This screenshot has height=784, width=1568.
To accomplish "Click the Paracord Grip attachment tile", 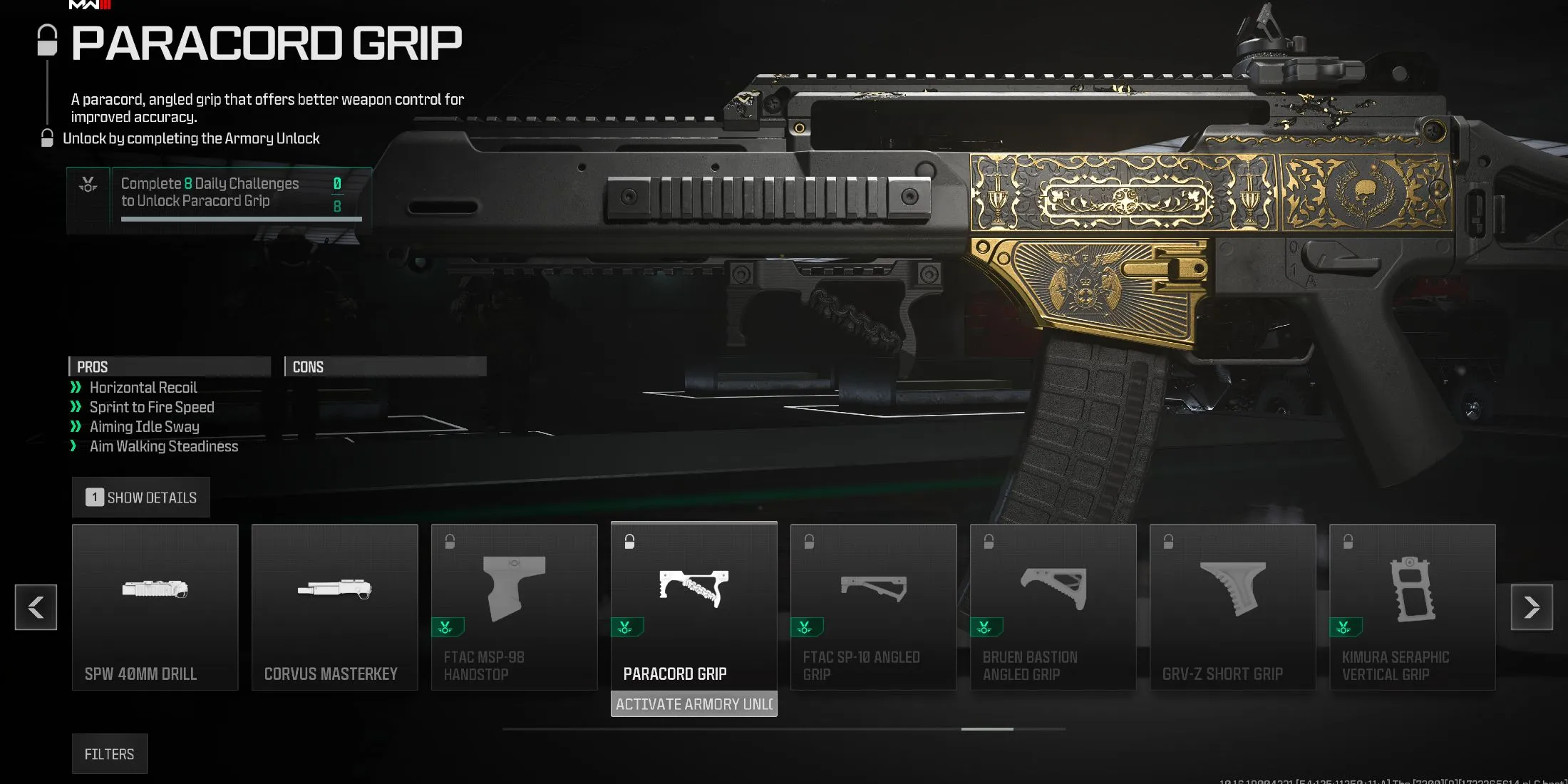I will pos(693,607).
